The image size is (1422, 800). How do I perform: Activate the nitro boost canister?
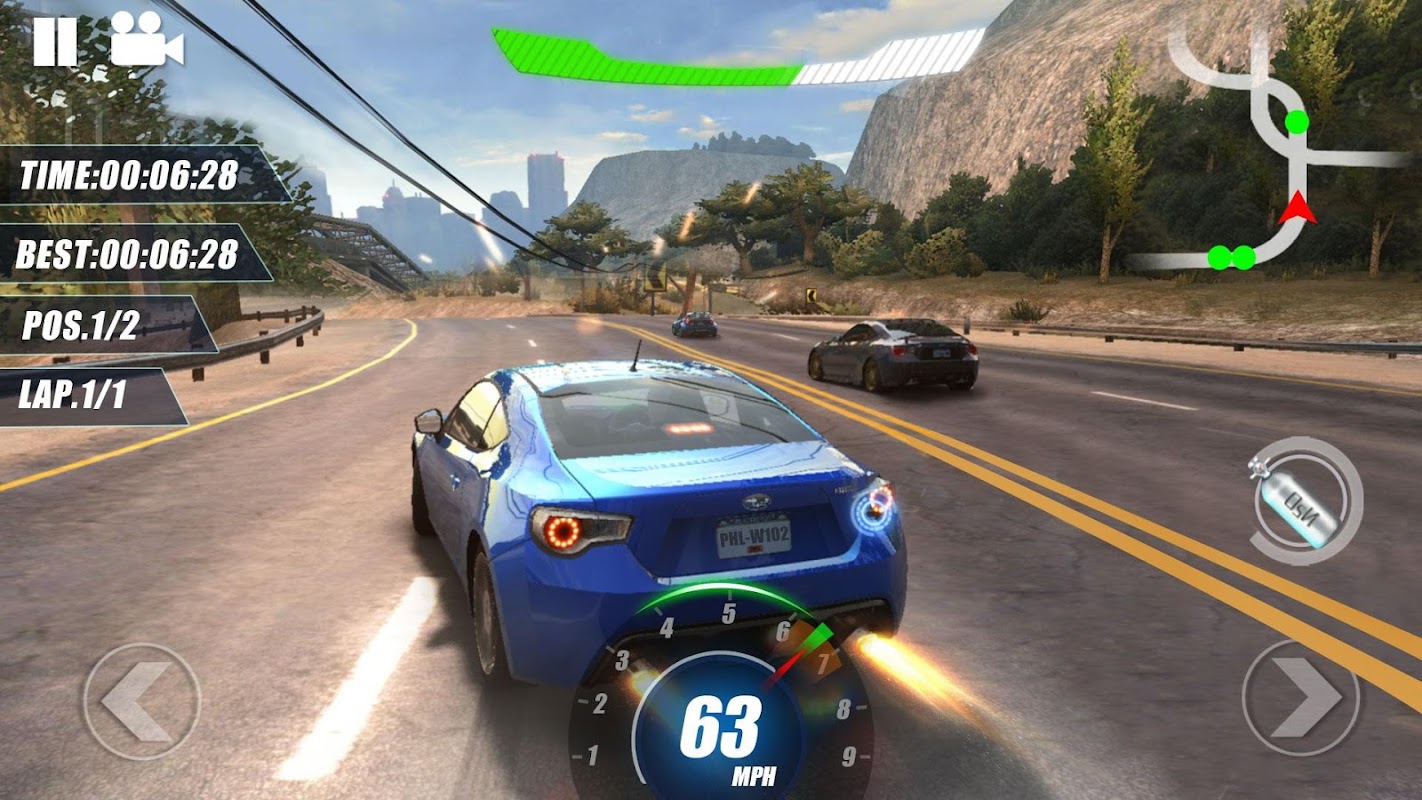1306,501
